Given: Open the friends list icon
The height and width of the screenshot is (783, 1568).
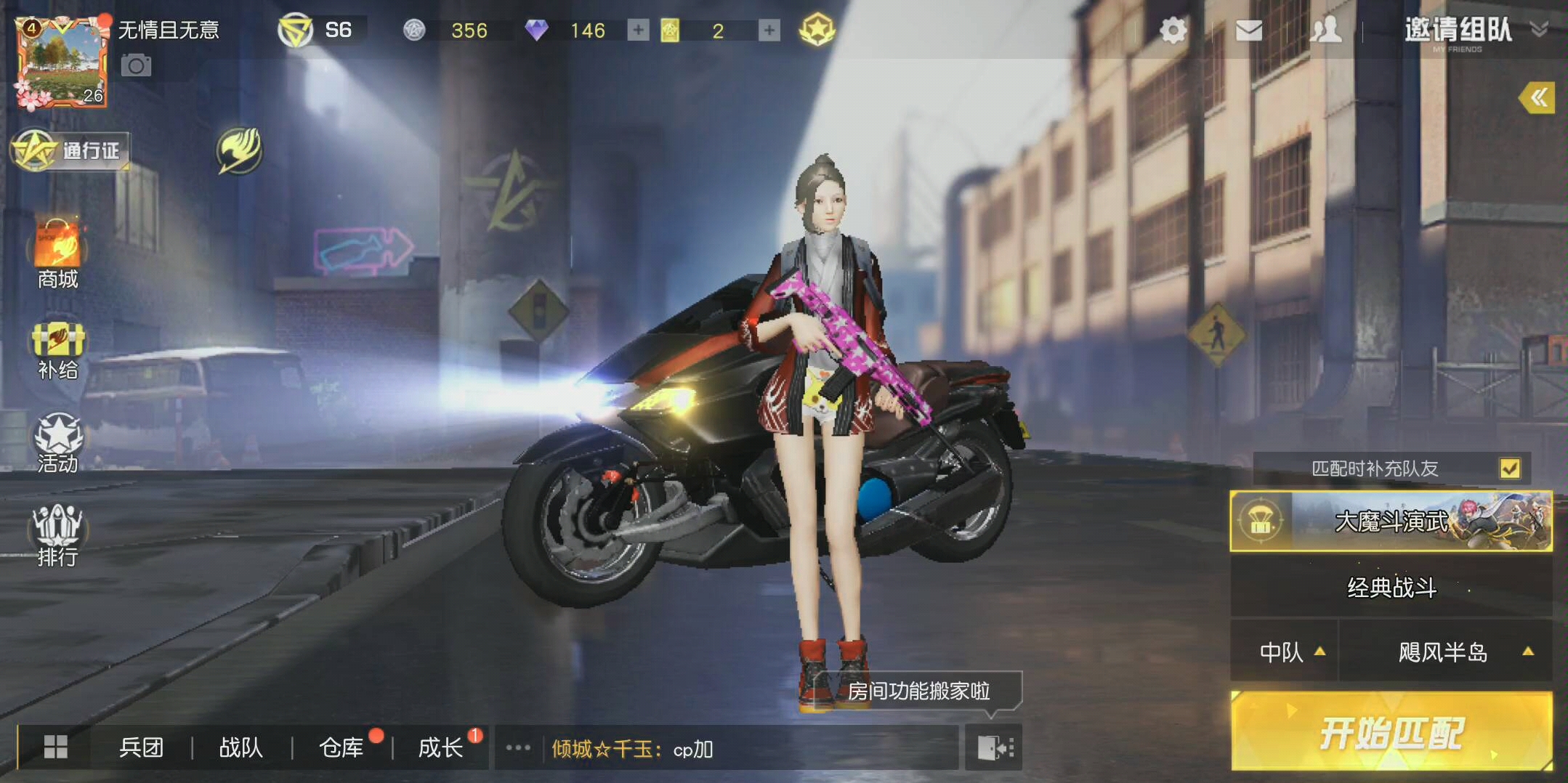Looking at the screenshot, I should coord(1326,31).
